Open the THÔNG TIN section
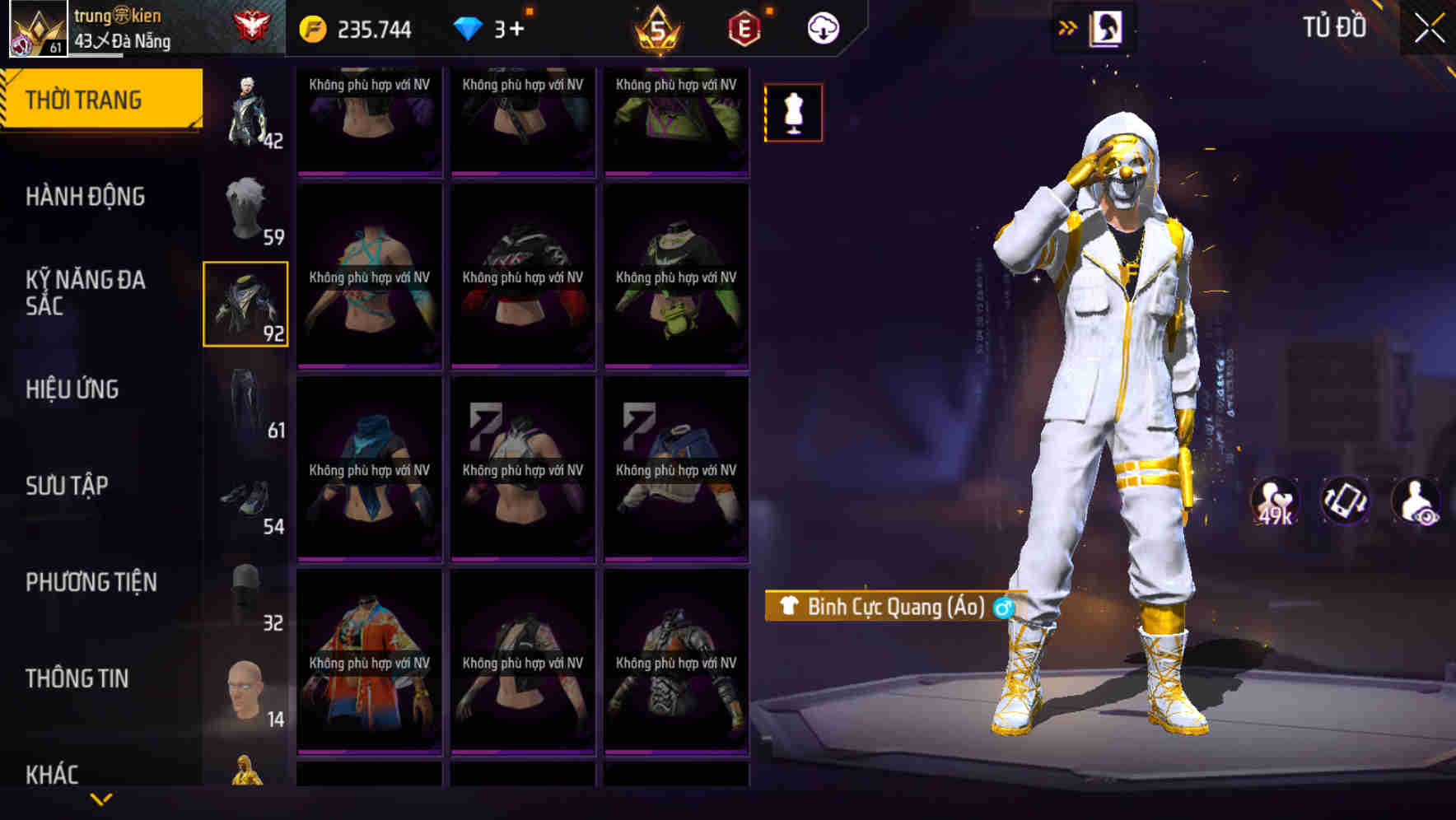1456x820 pixels. 77,678
